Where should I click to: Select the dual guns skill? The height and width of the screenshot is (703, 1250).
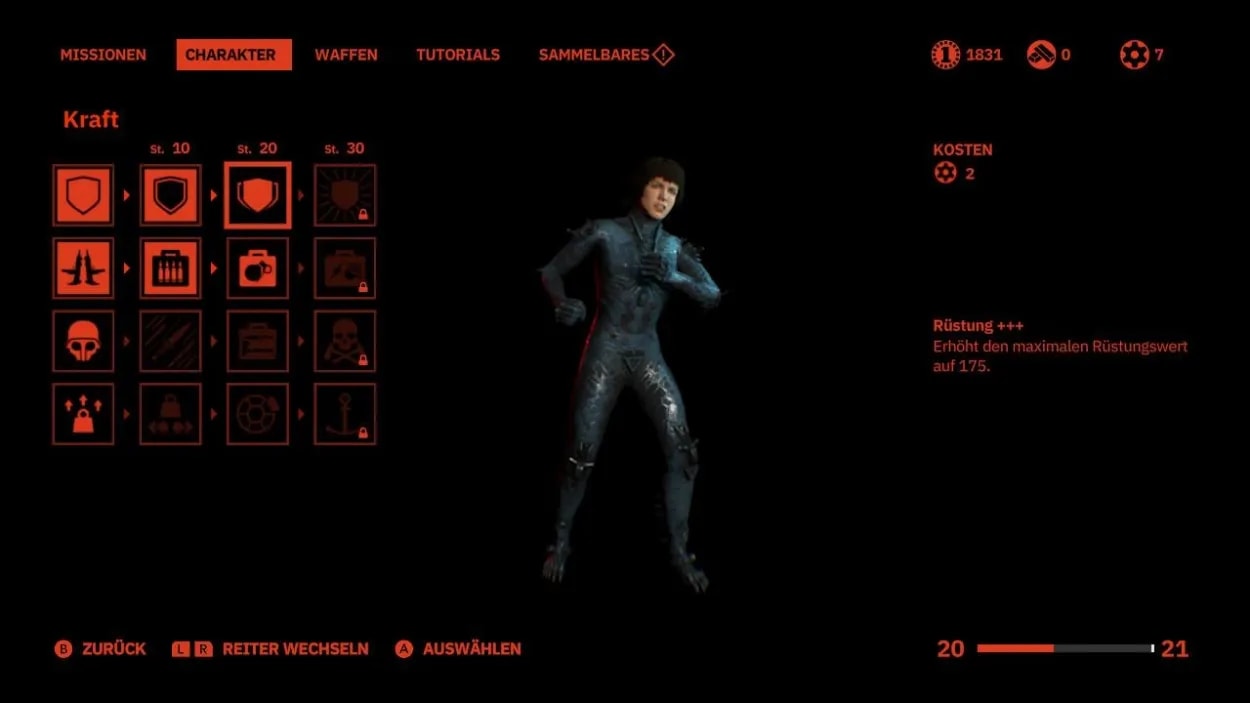coord(83,268)
